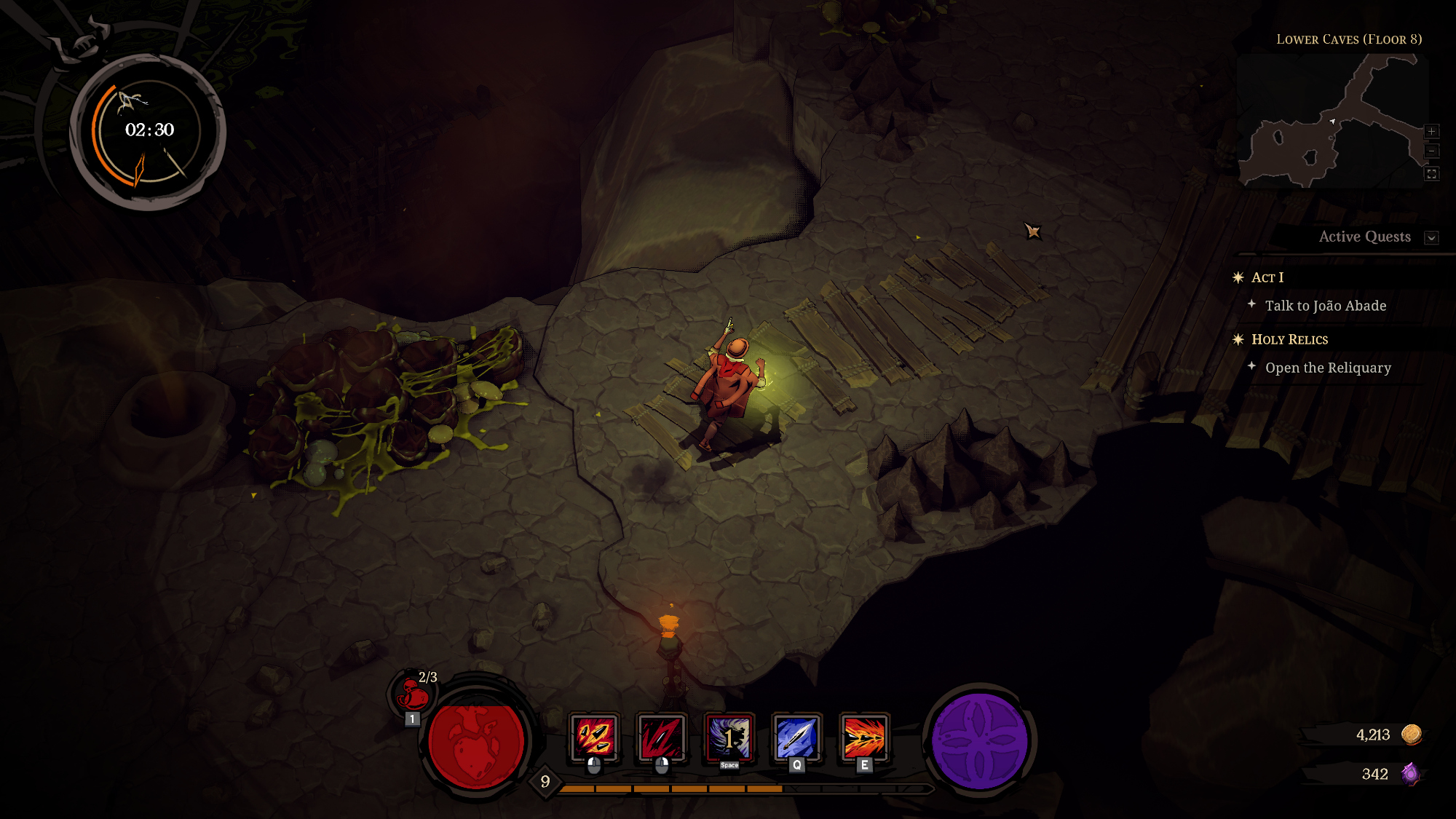The image size is (1456, 819).
Task: Click the Lower Caves minimap
Action: tap(1332, 122)
